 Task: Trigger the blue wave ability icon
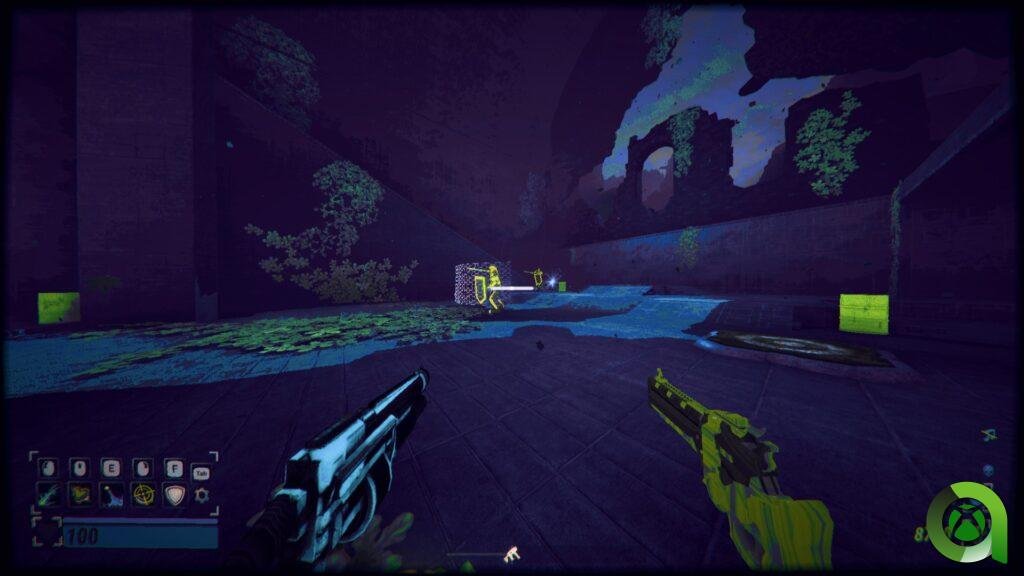pos(112,494)
